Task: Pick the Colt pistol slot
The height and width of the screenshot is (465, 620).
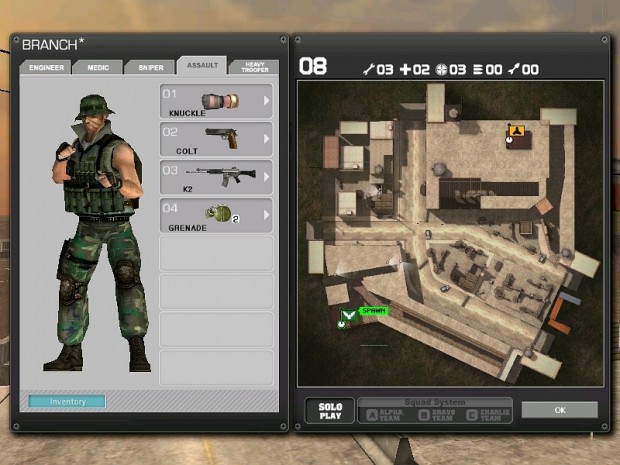Action: coord(216,139)
